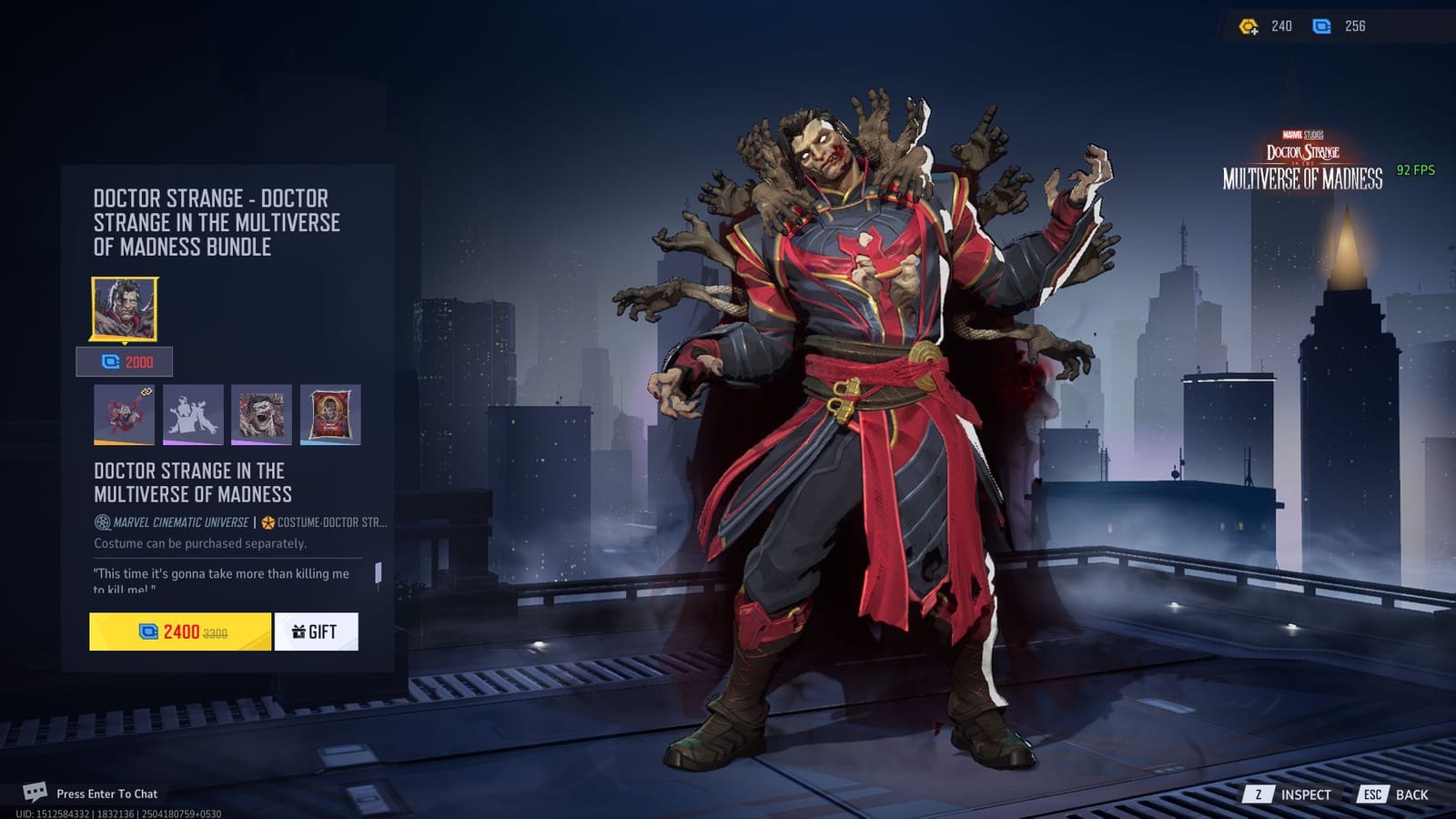Screen dimensions: 1456x819
Task: Select the zombie face MVP thumbnail
Action: [x=261, y=416]
